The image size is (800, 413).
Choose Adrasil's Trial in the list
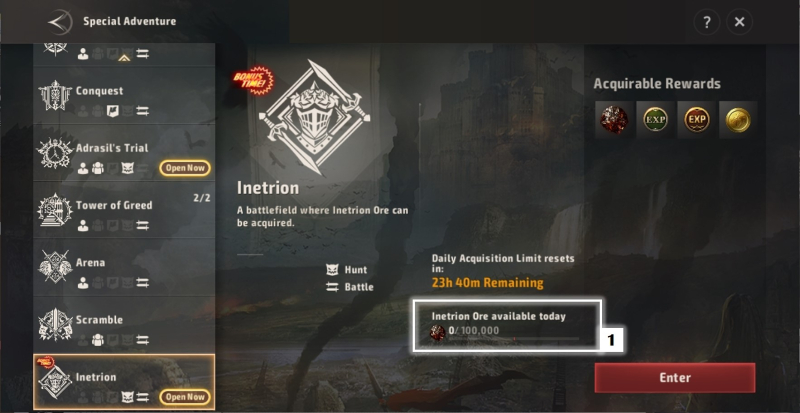click(x=124, y=154)
